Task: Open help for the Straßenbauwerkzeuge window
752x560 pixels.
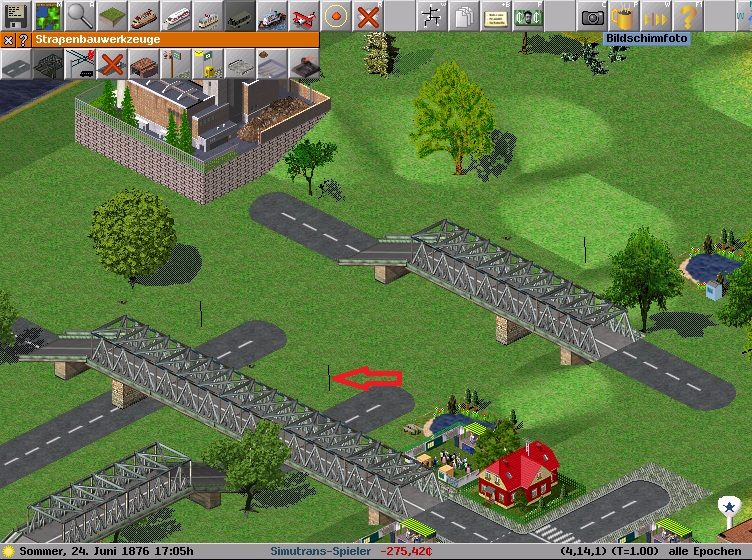Action: (23, 40)
